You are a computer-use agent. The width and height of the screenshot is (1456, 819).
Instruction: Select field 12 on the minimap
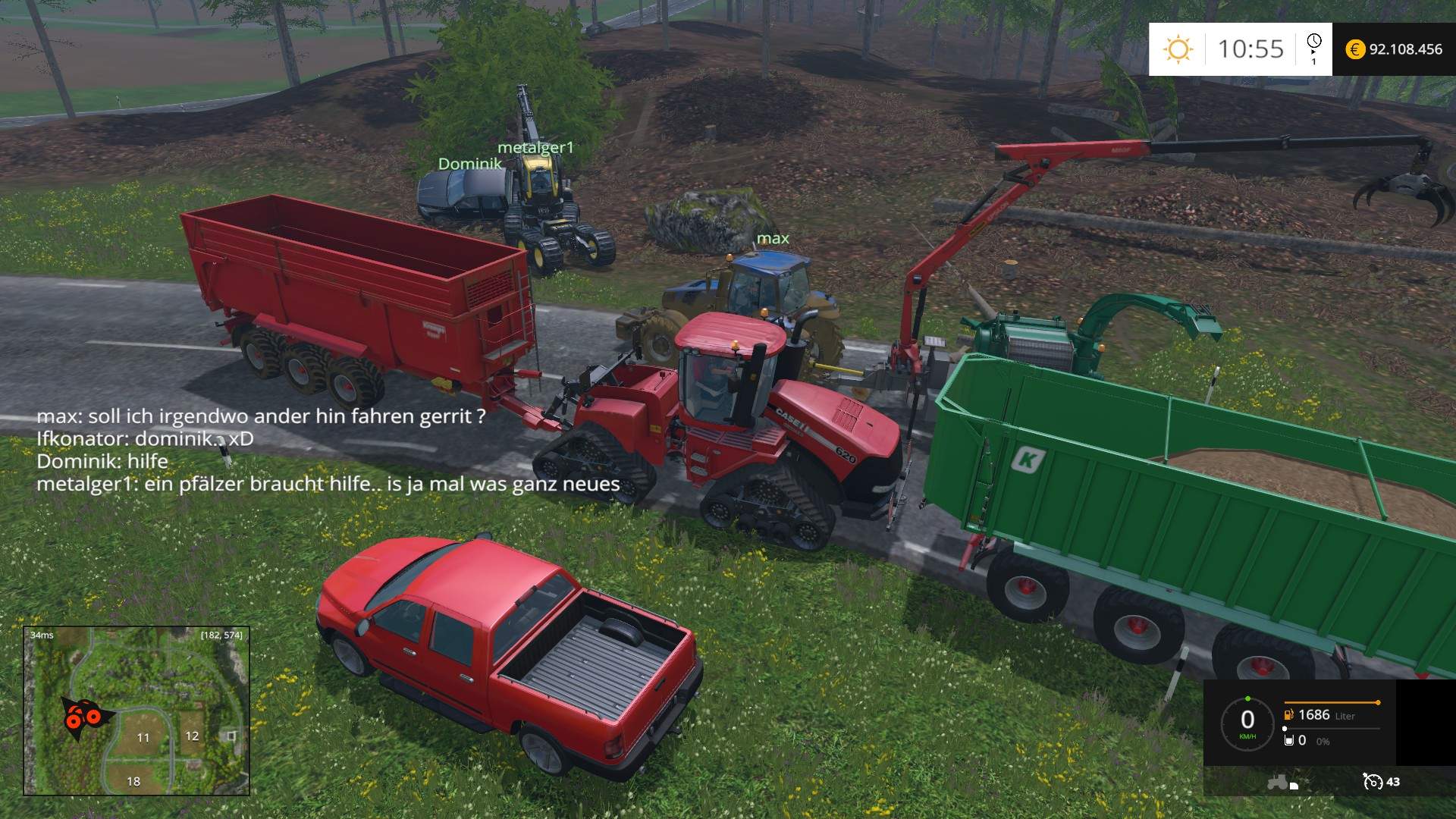click(x=192, y=736)
